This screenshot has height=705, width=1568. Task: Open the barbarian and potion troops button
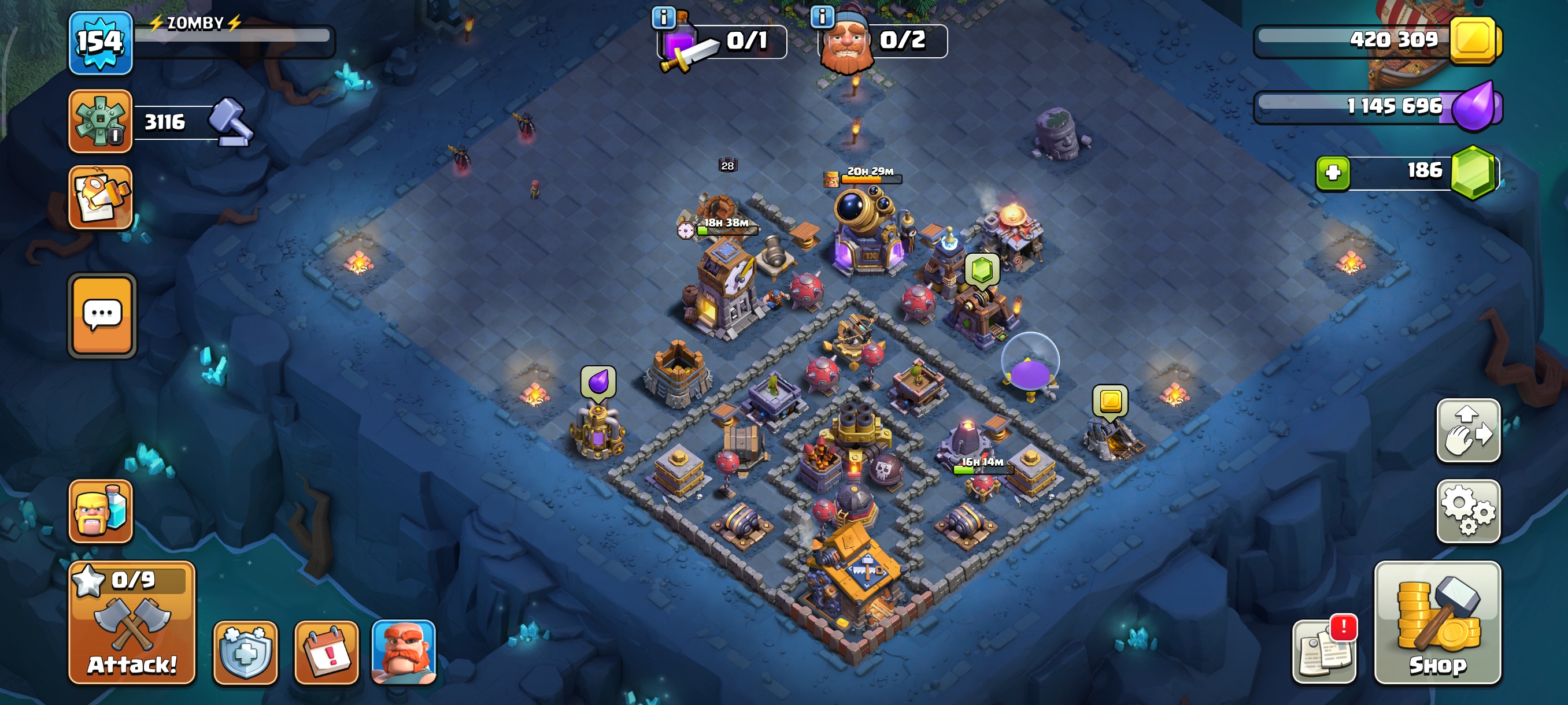click(x=101, y=511)
